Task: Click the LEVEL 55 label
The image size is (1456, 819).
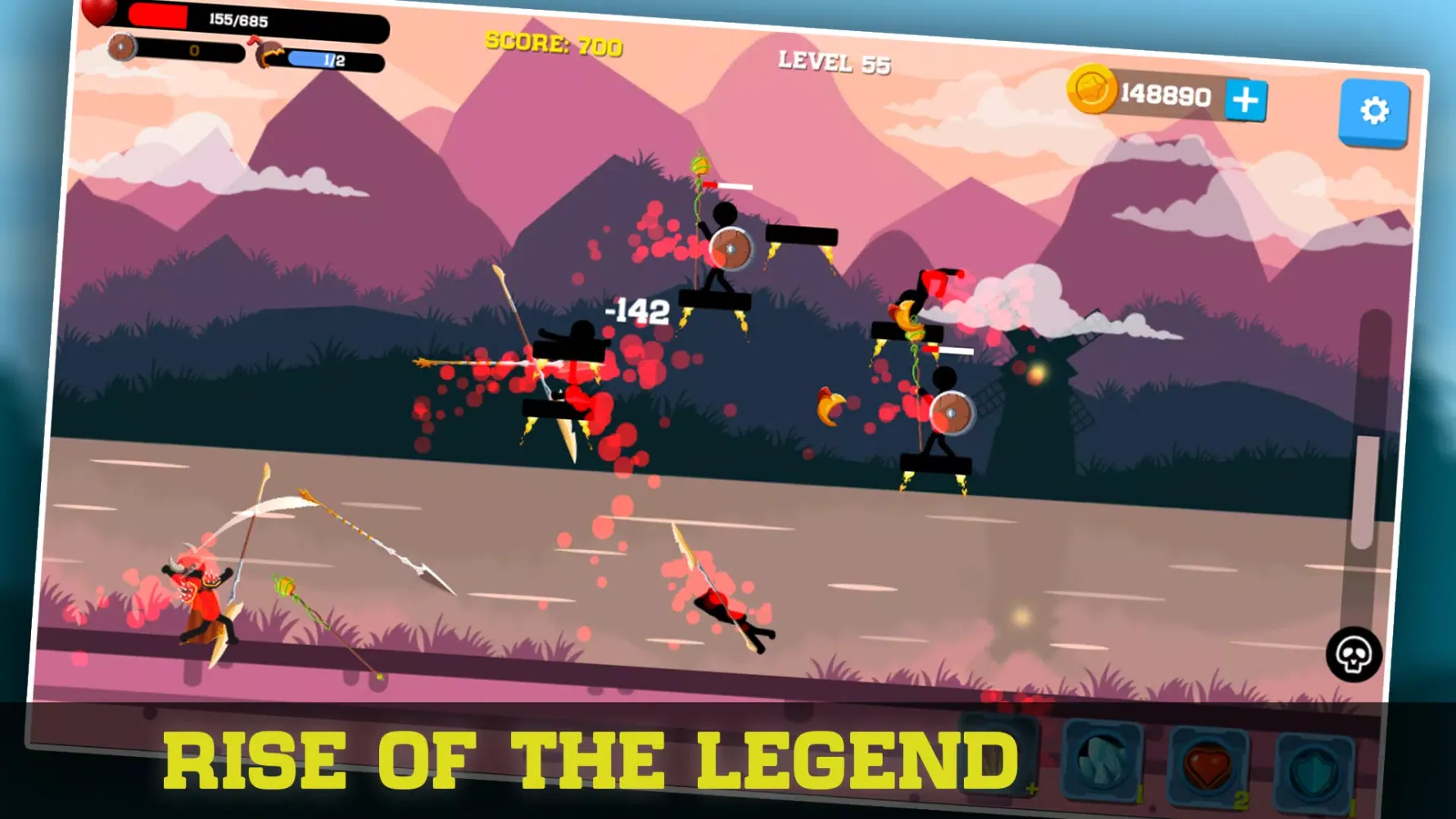Action: (834, 61)
